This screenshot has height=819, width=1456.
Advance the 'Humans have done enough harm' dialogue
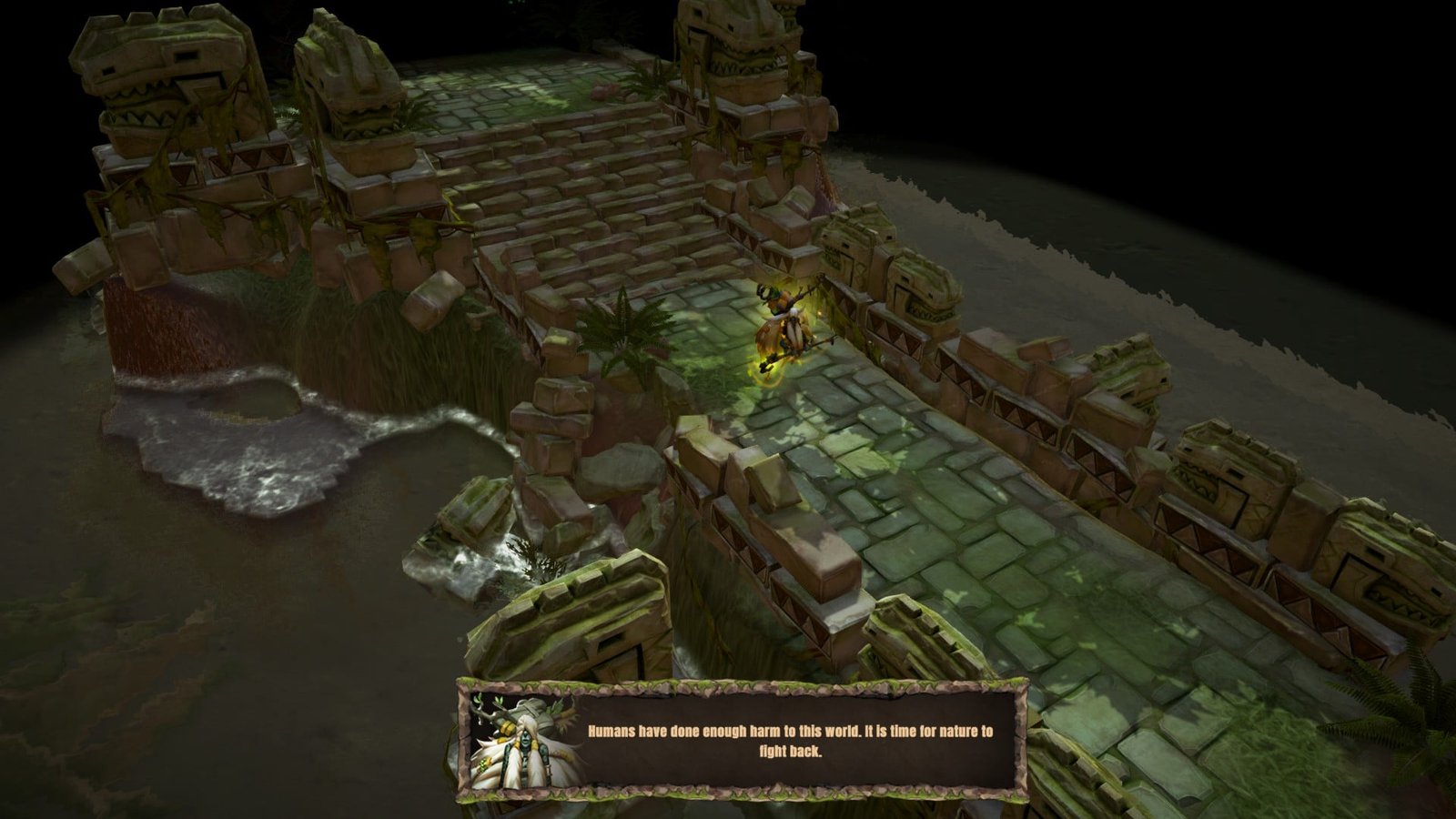click(x=789, y=741)
